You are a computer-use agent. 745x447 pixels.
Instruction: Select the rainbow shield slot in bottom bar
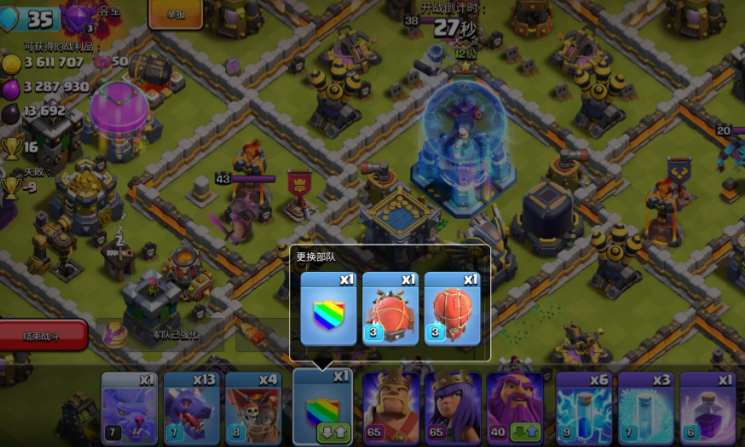coord(322,407)
